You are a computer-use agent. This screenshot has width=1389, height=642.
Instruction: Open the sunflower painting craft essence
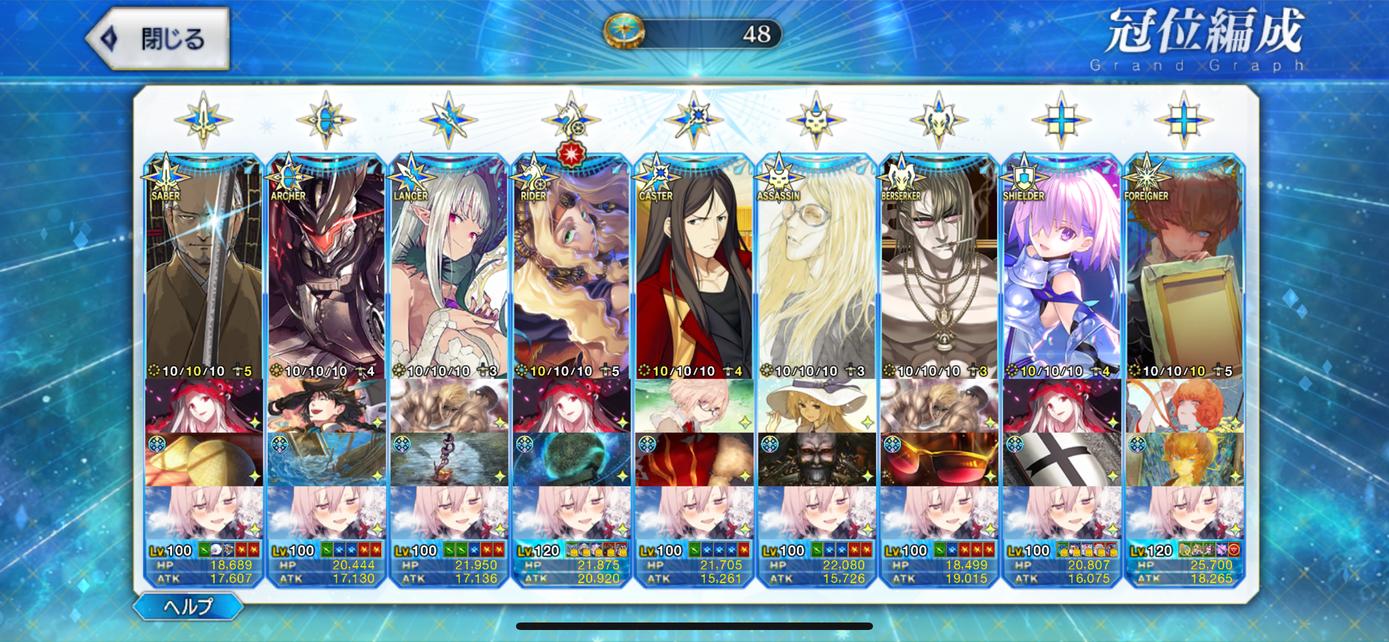click(x=1184, y=459)
